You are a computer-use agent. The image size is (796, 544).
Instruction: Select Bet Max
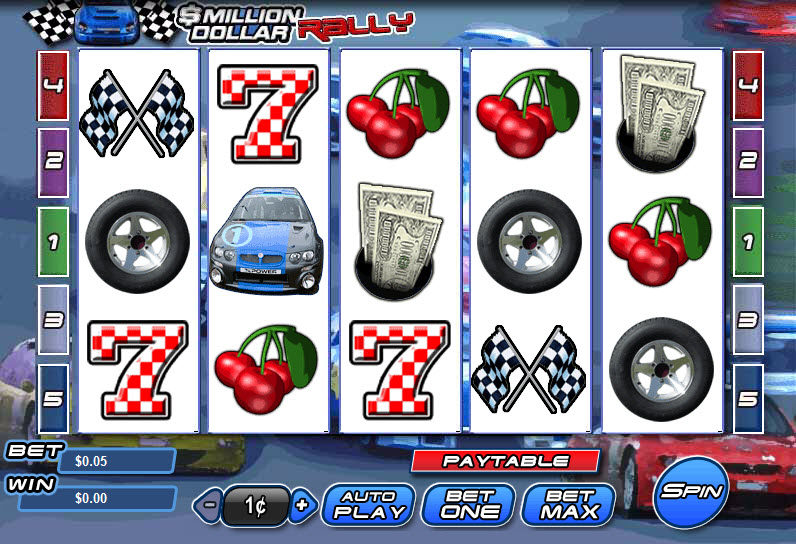(x=567, y=505)
